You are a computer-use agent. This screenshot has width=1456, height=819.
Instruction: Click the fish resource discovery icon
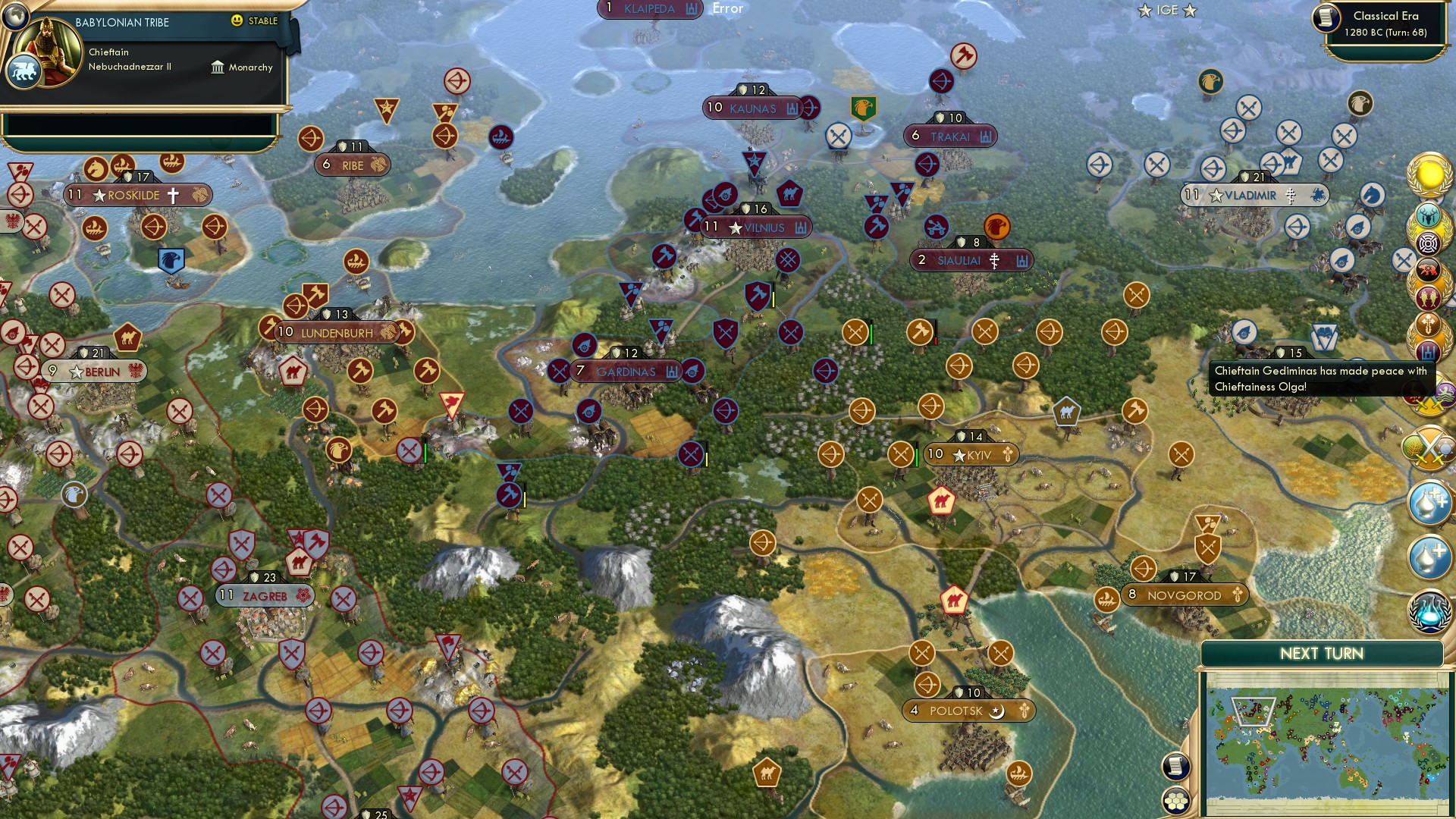tap(1429, 296)
